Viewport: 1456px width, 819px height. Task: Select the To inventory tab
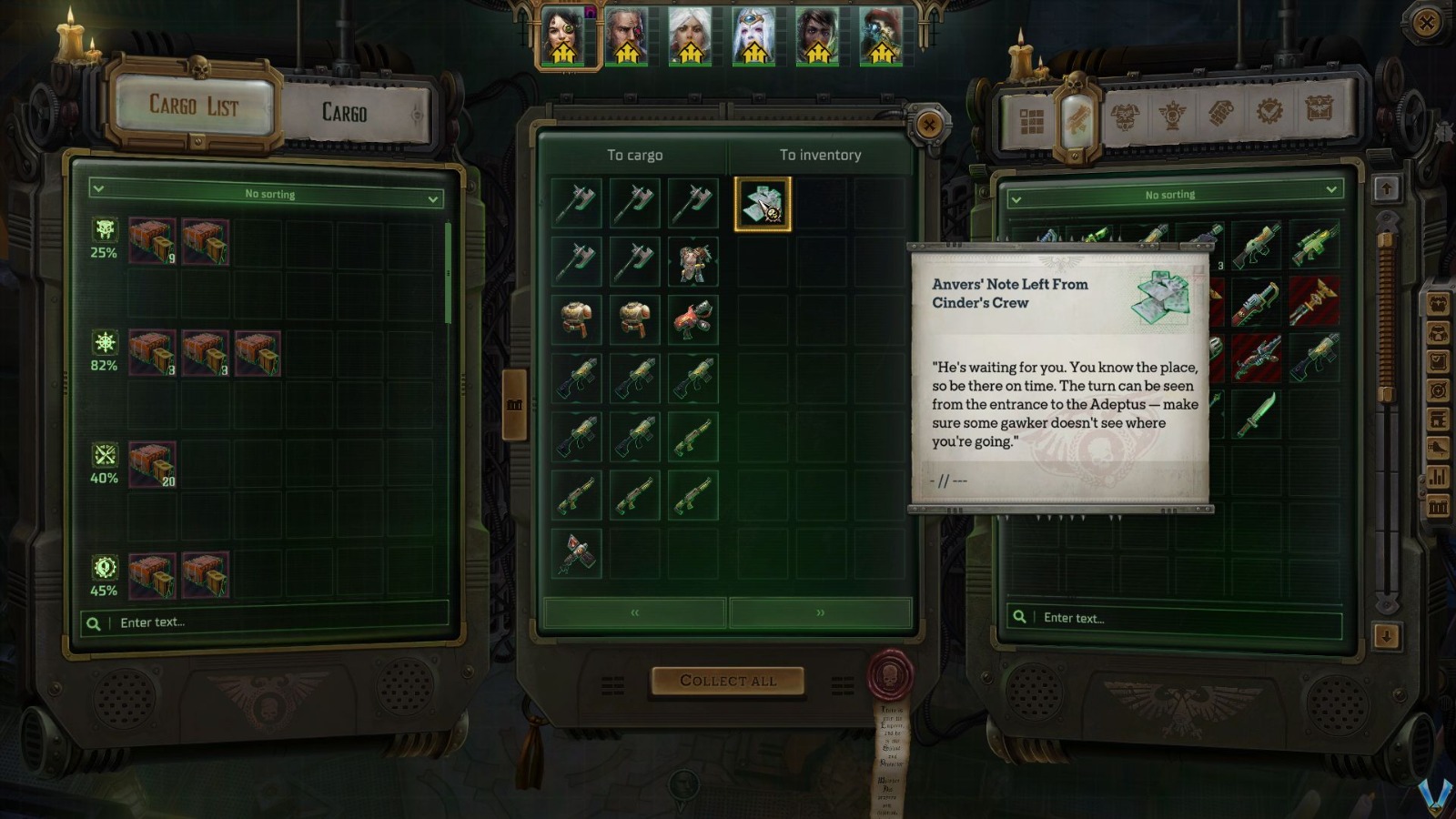(818, 155)
